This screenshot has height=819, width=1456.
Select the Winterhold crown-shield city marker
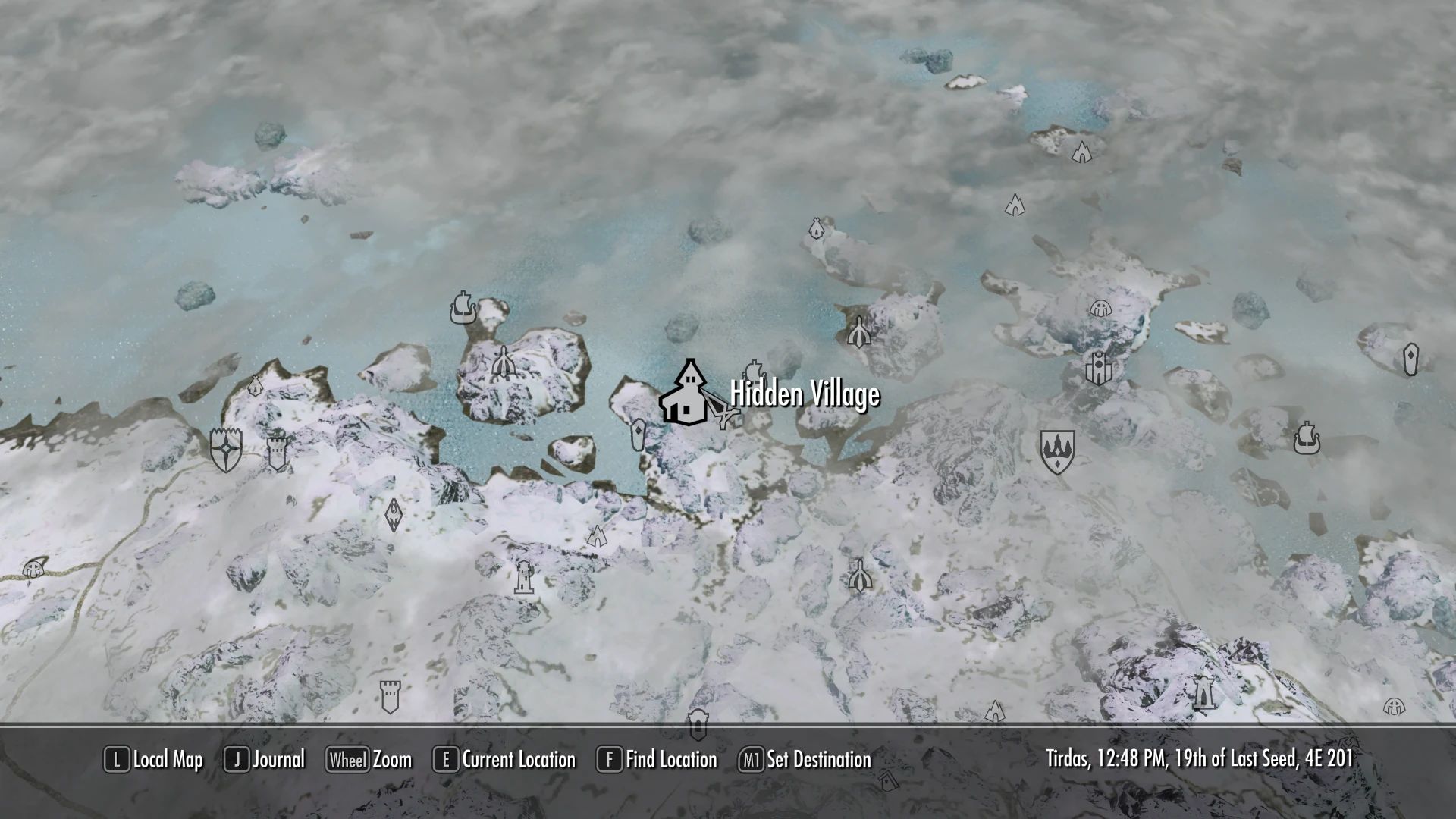(1056, 451)
